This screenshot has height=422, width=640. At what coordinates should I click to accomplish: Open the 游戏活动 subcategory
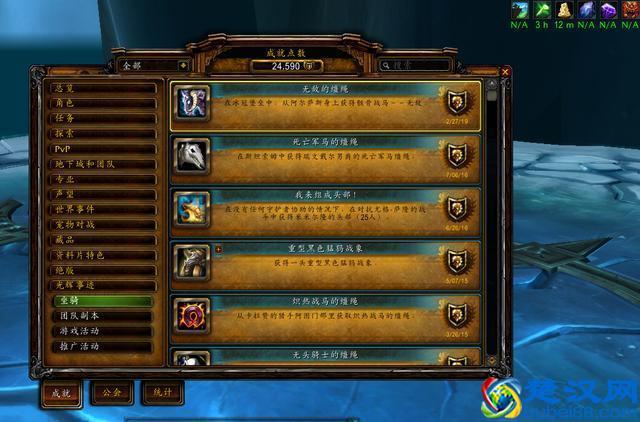coord(110,331)
